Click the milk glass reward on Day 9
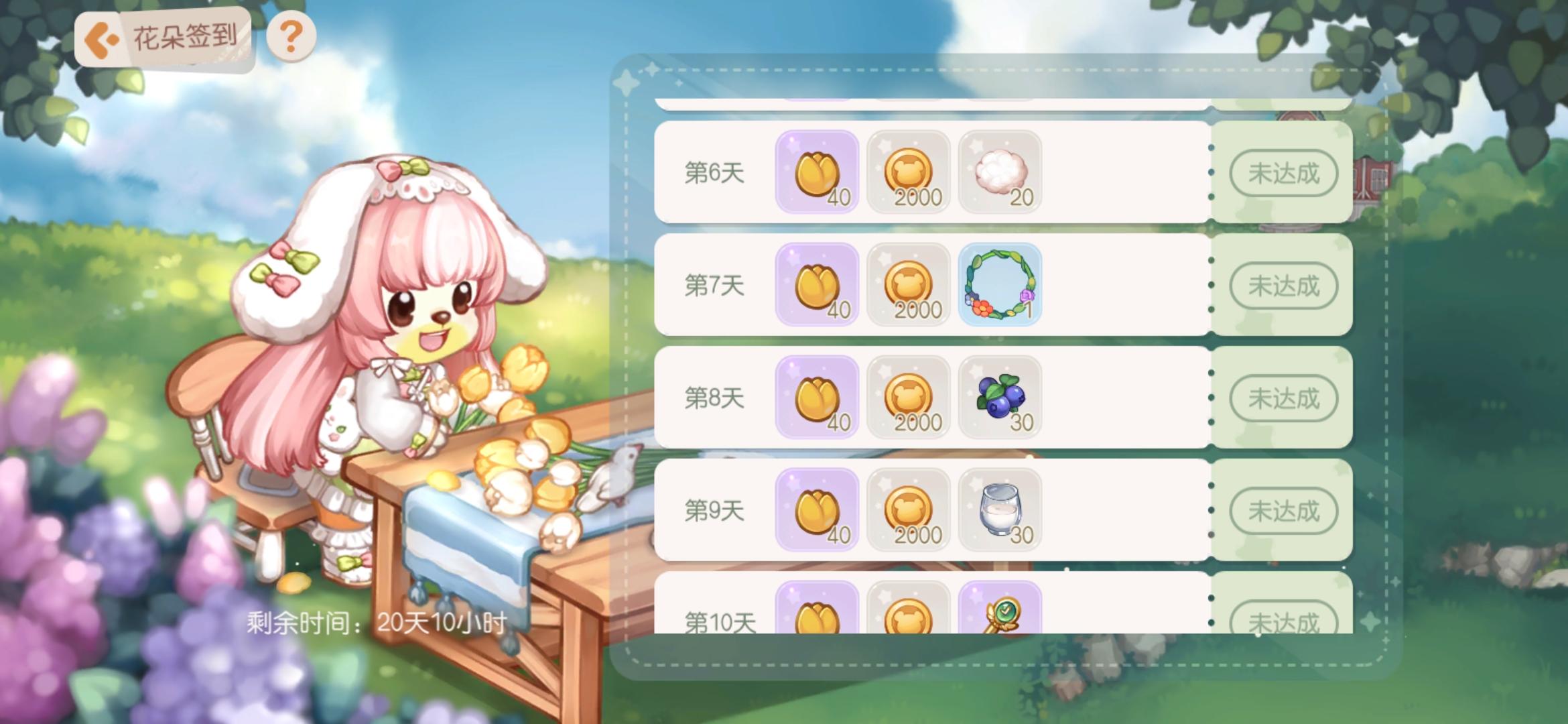This screenshot has width=1568, height=724. [1000, 511]
